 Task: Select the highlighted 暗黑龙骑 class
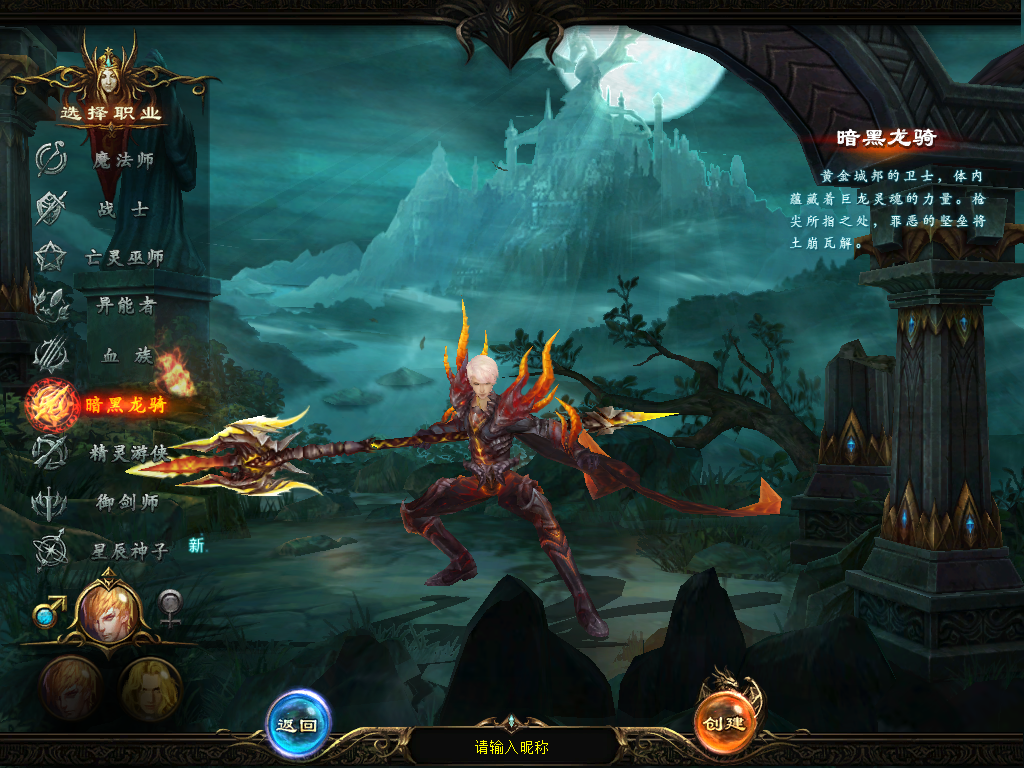[x=122, y=404]
